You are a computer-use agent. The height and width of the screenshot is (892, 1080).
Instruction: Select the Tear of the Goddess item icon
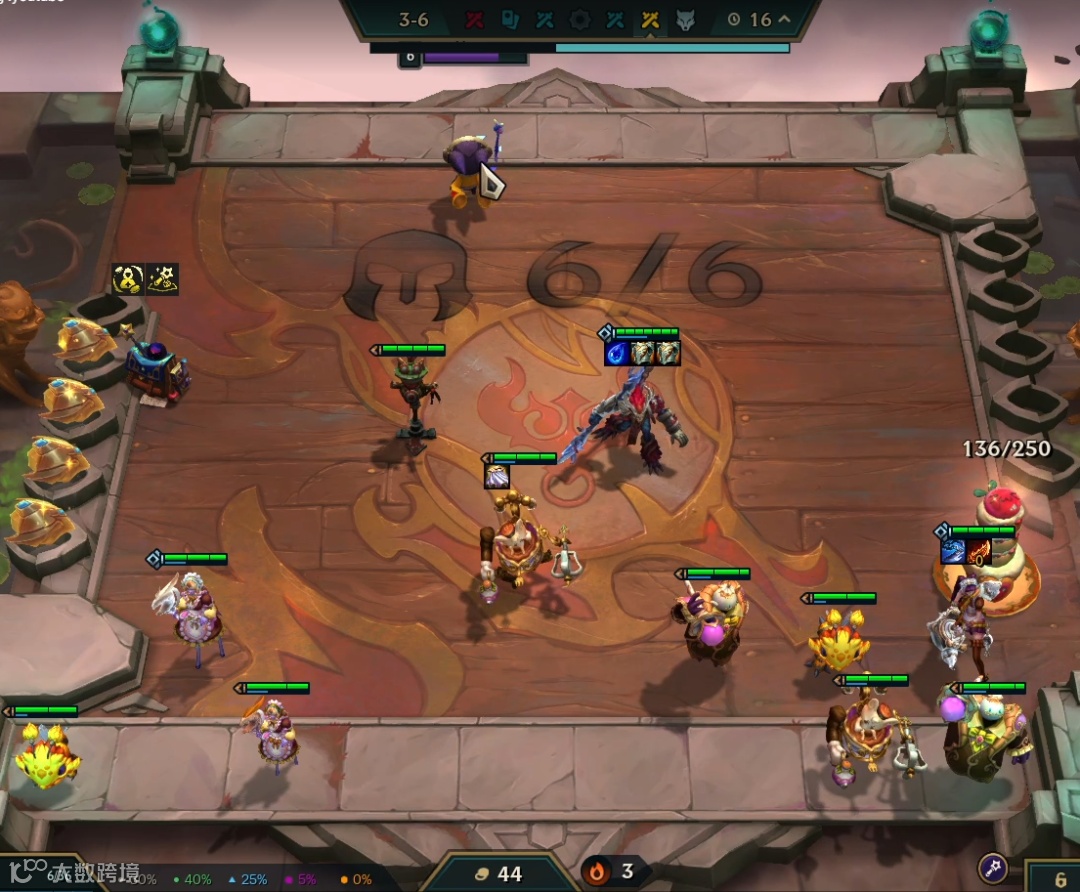616,353
